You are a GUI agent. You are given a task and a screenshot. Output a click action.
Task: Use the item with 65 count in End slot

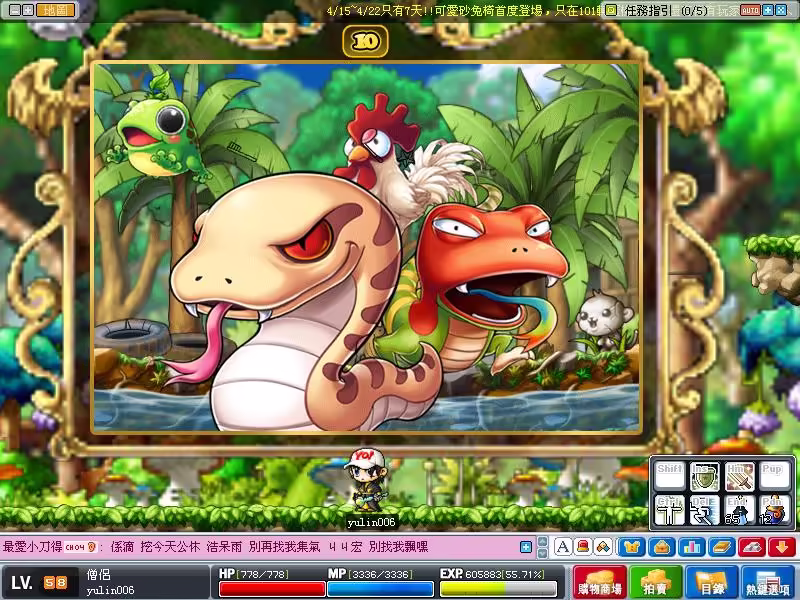pos(739,511)
